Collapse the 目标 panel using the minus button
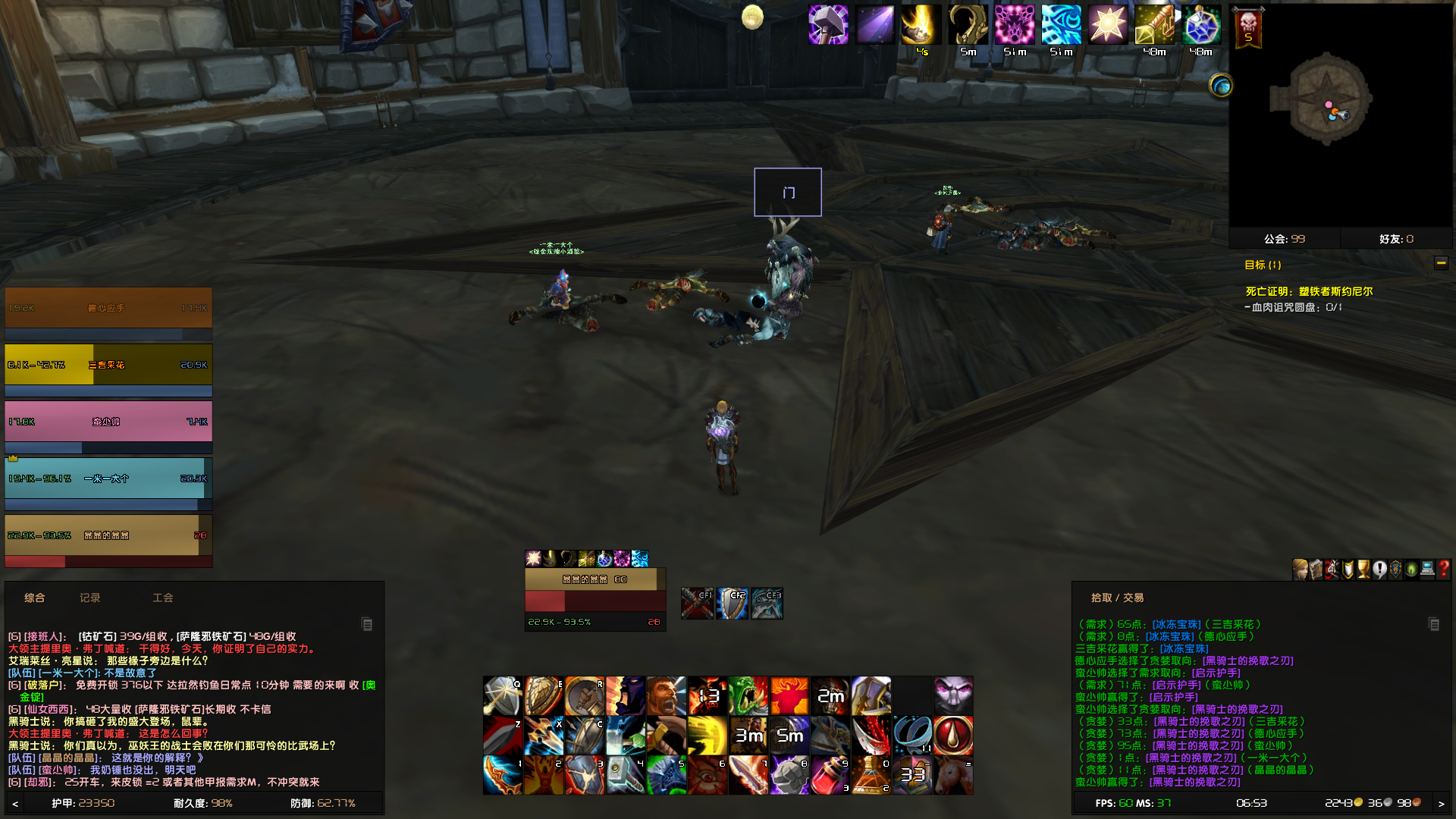This screenshot has height=819, width=1456. coord(1442,263)
